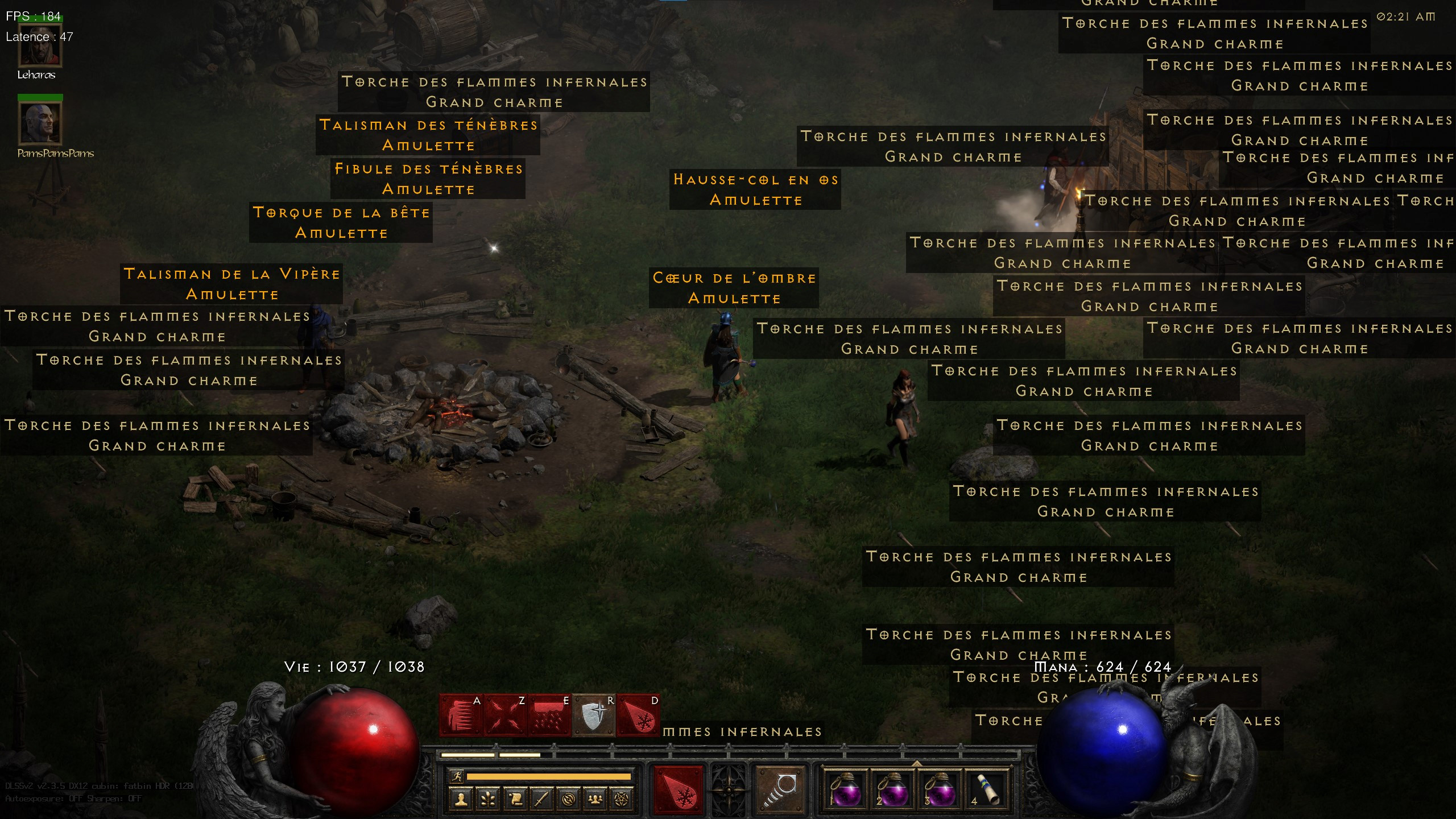The image size is (1456, 819).
Task: Toggle the run/walk button
Action: (x=457, y=776)
